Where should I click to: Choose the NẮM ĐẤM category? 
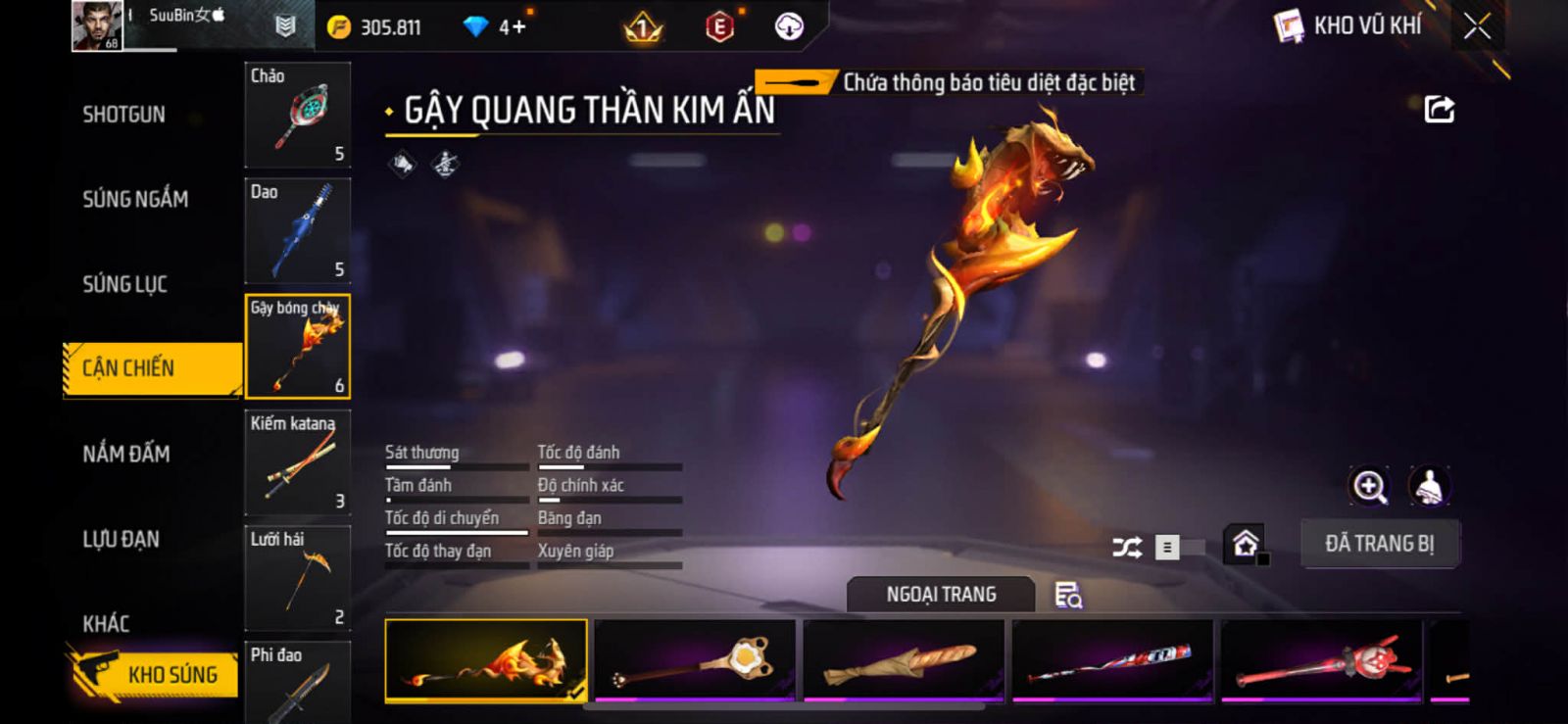point(126,454)
